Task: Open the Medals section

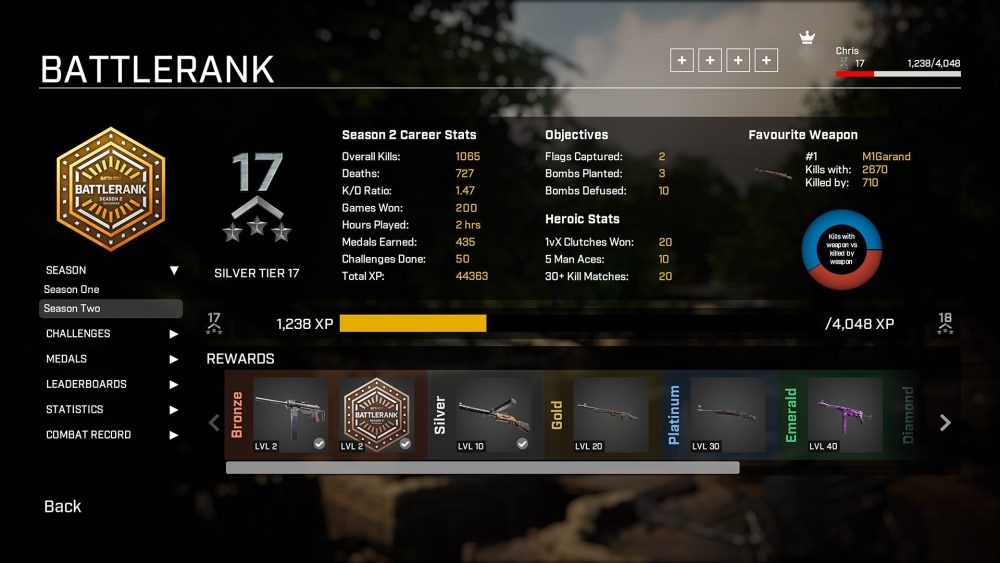Action: pyautogui.click(x=110, y=359)
